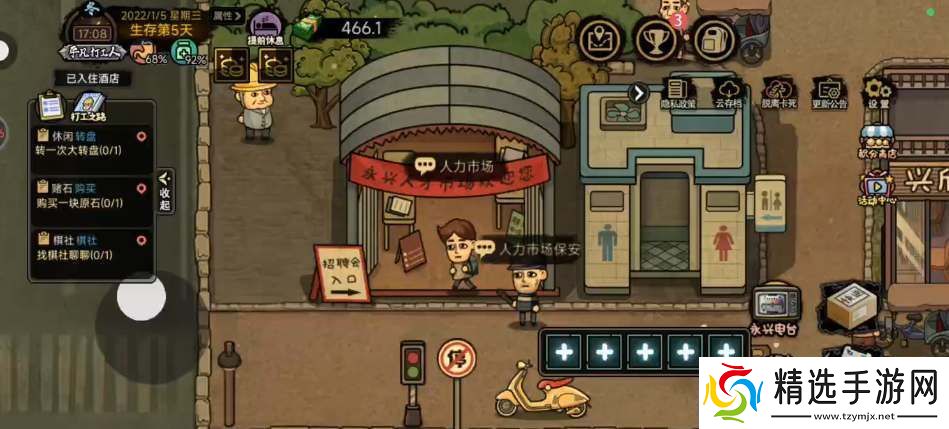949x429 pixels.
Task: Open 隐私政策 privacy policy
Action: 678,93
